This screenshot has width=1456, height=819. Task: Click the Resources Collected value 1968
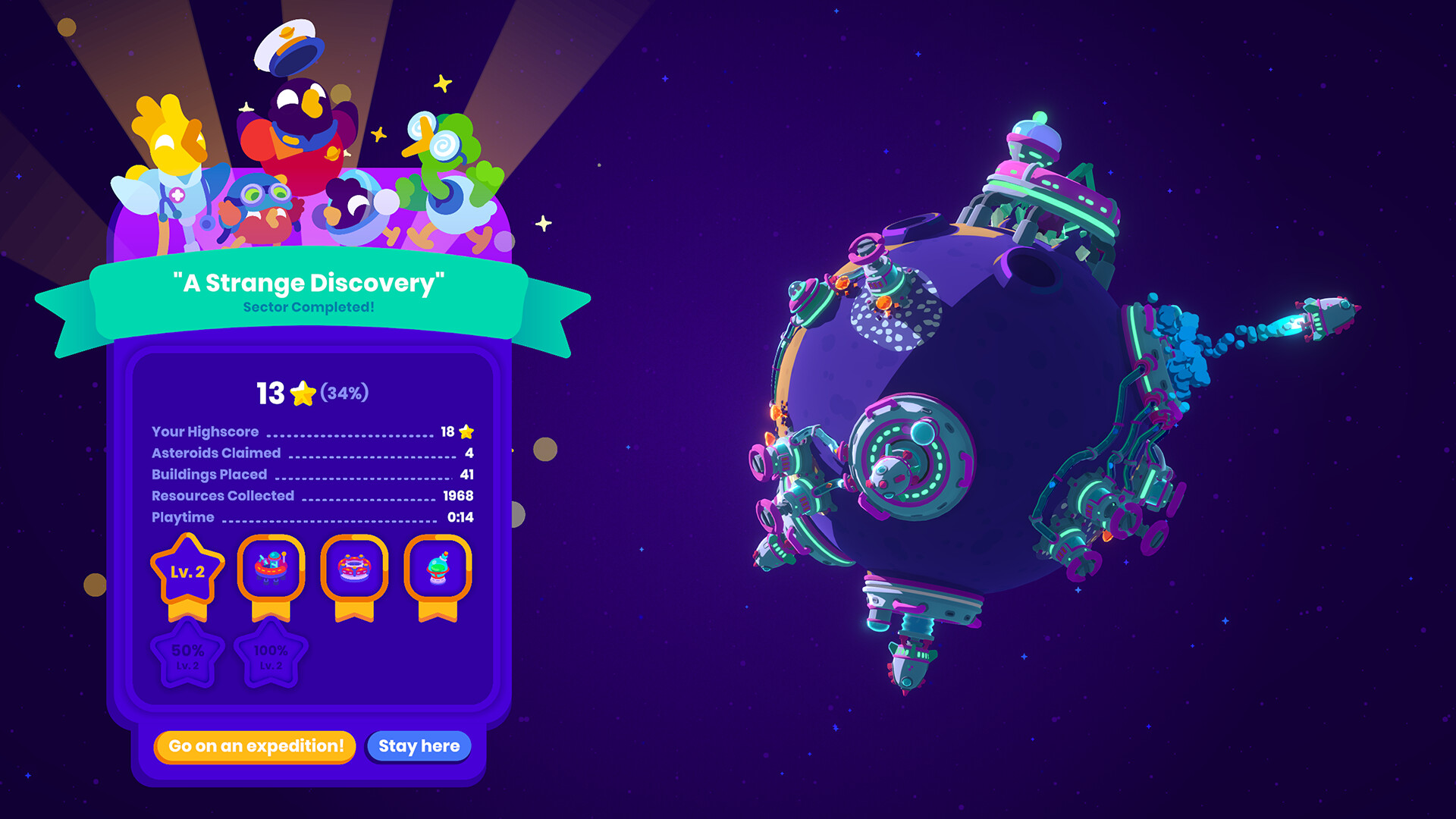pos(457,495)
